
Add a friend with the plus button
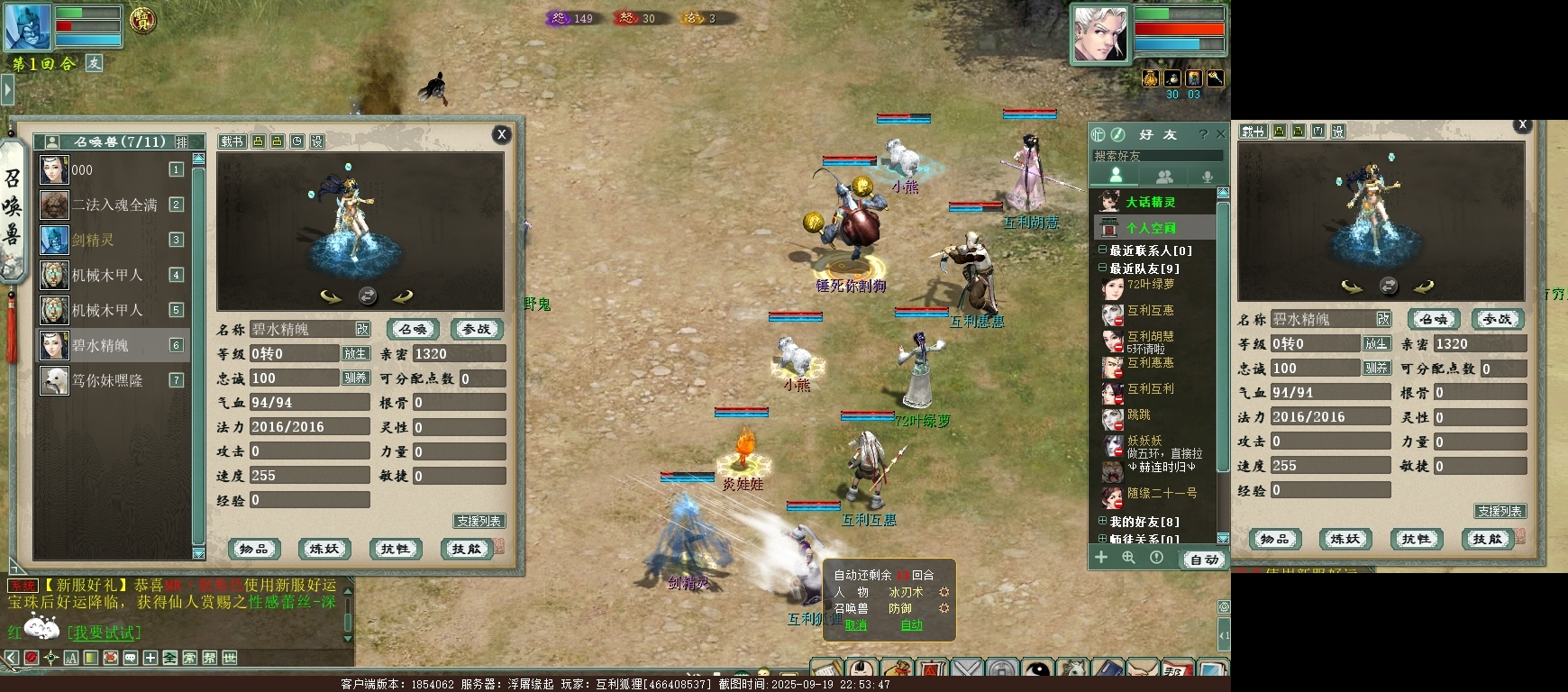[1100, 558]
